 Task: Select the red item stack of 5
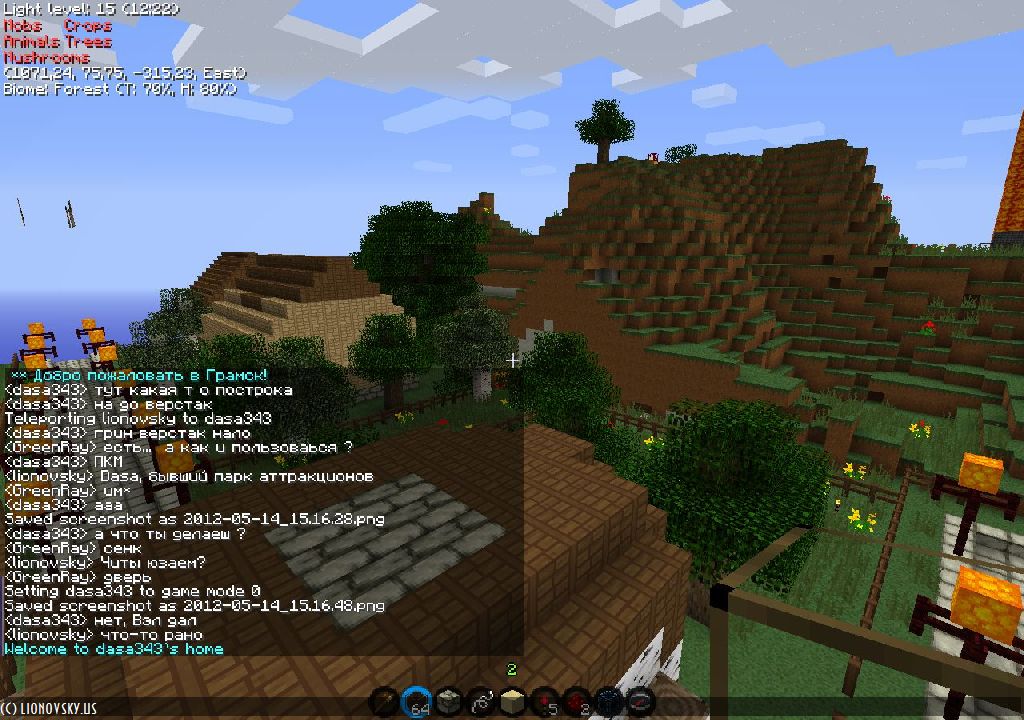[x=544, y=702]
